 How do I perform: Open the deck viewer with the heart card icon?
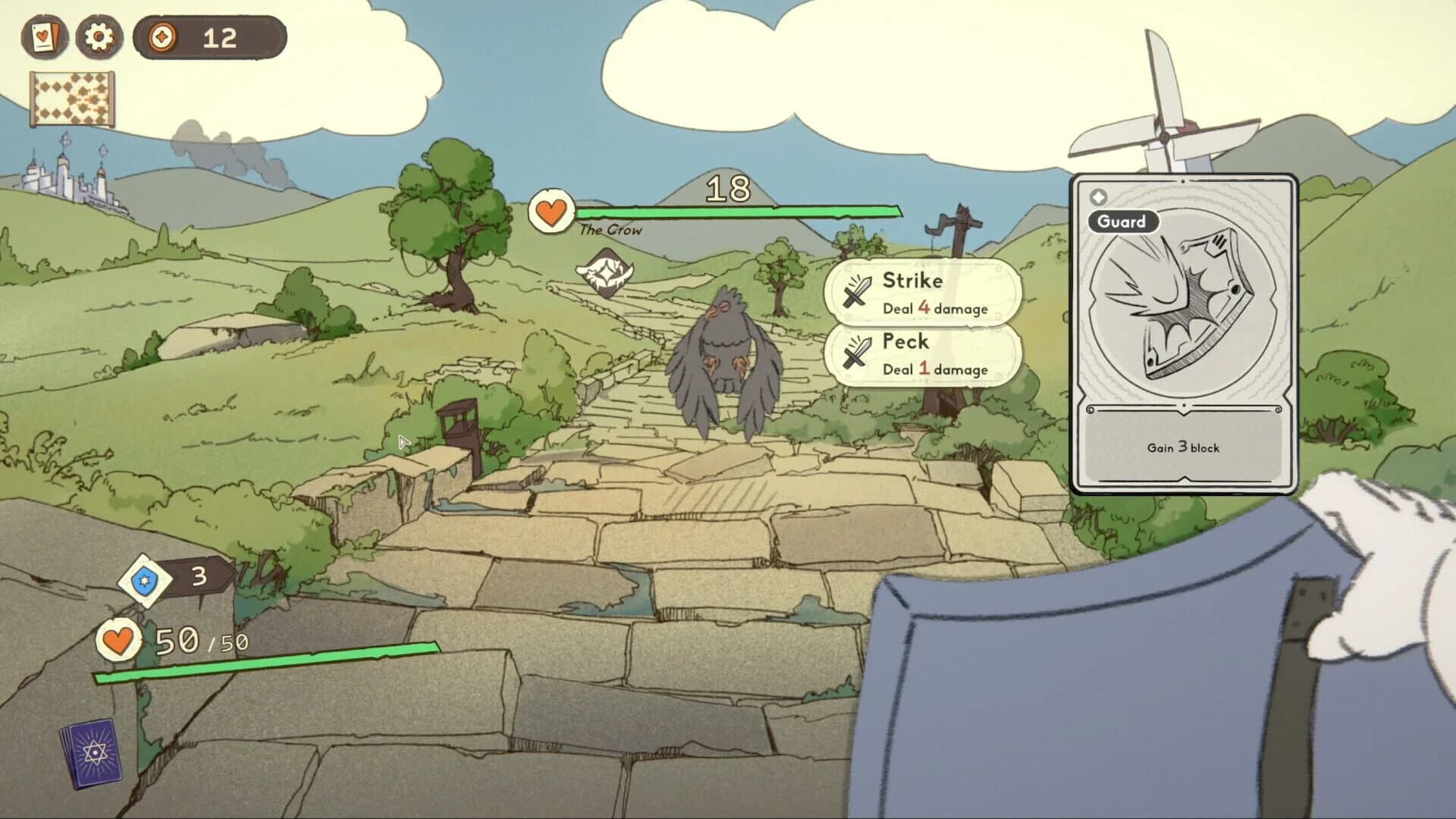(x=43, y=37)
